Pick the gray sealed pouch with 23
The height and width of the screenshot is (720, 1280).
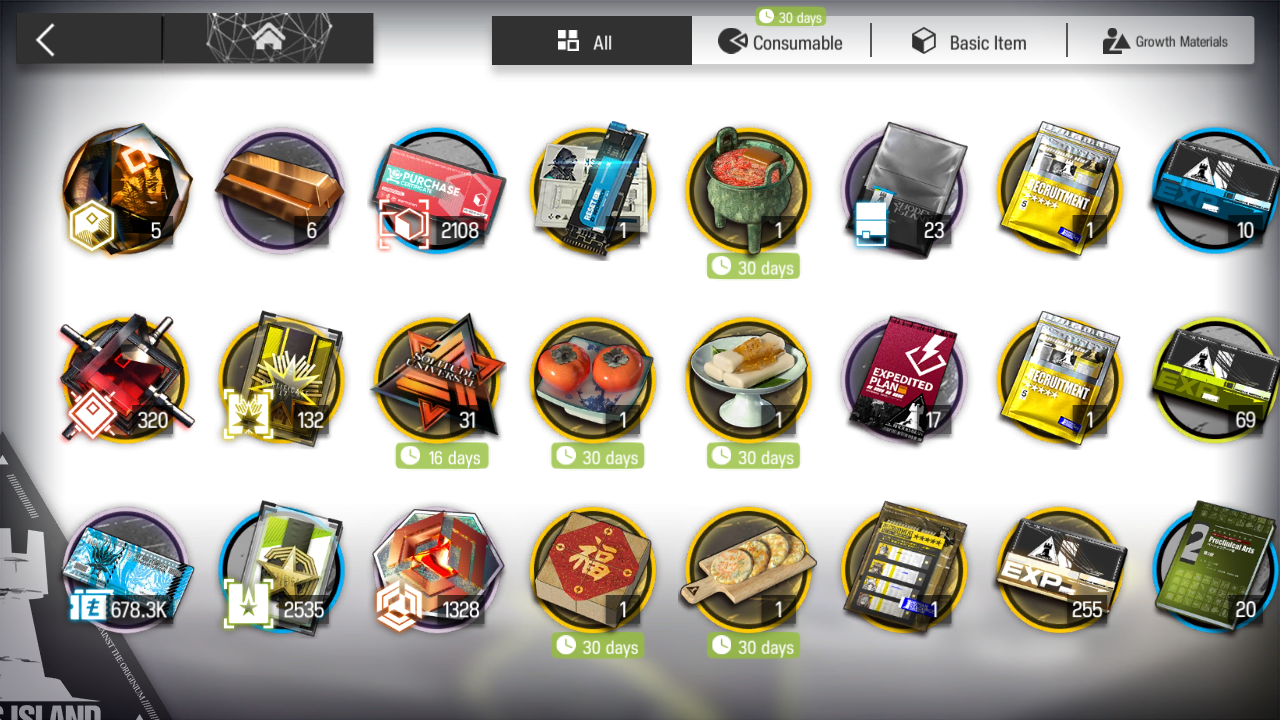point(905,190)
